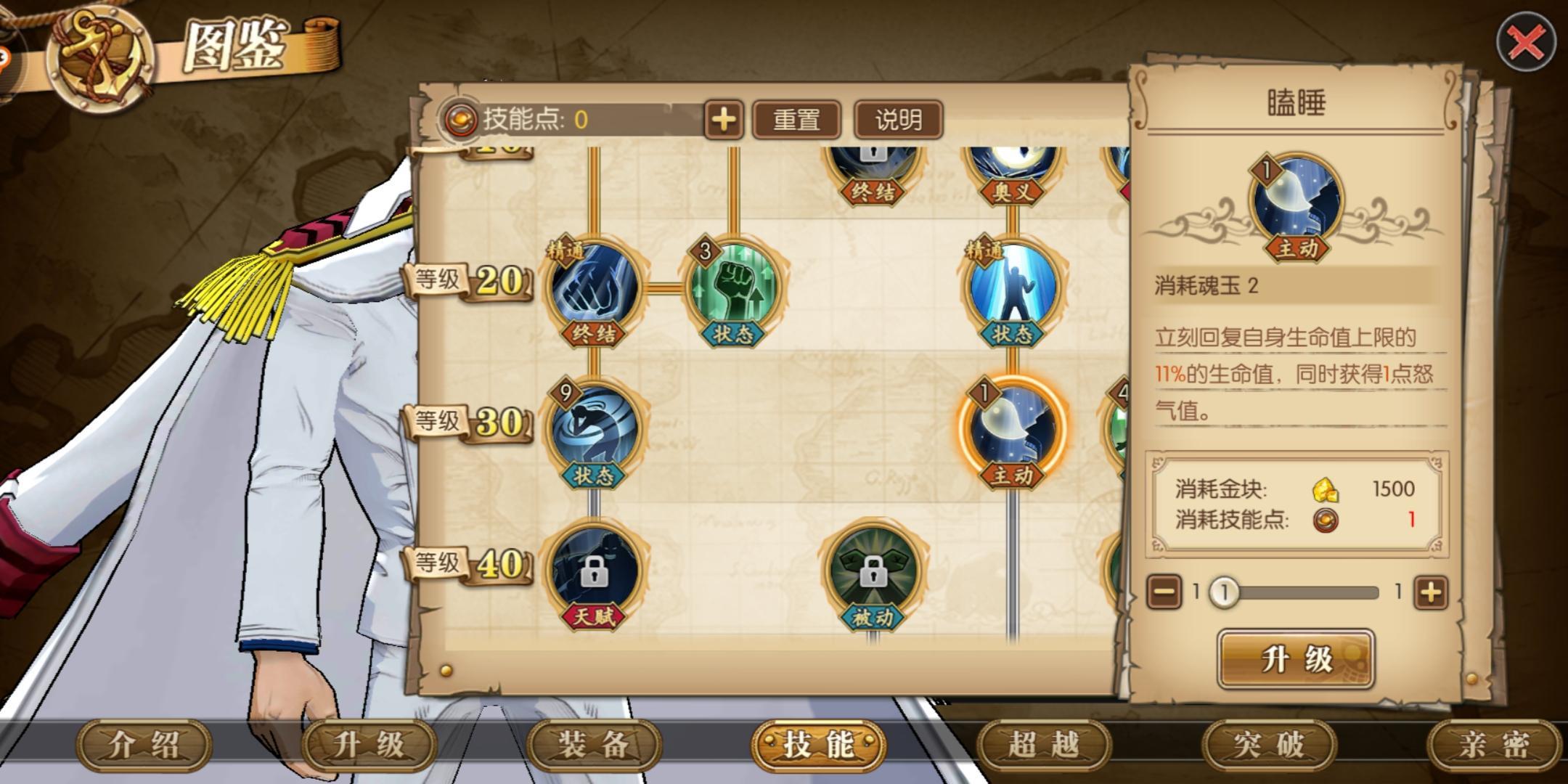The image size is (1568, 784).
Task: Click the 重置 reset button
Action: [796, 120]
